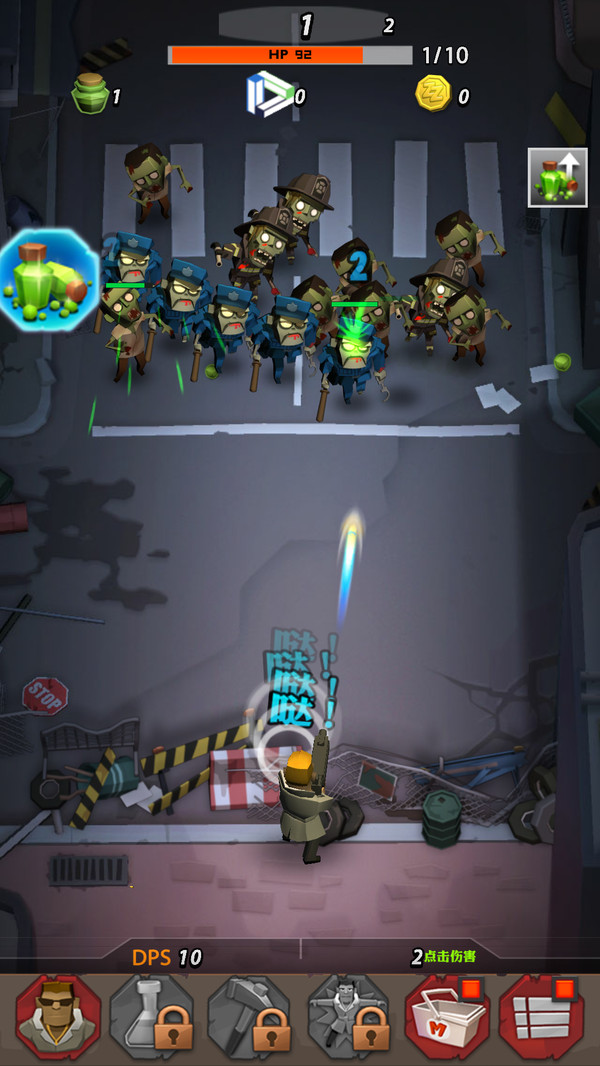
Task: Choose the locked running survivor icon
Action: click(349, 1017)
